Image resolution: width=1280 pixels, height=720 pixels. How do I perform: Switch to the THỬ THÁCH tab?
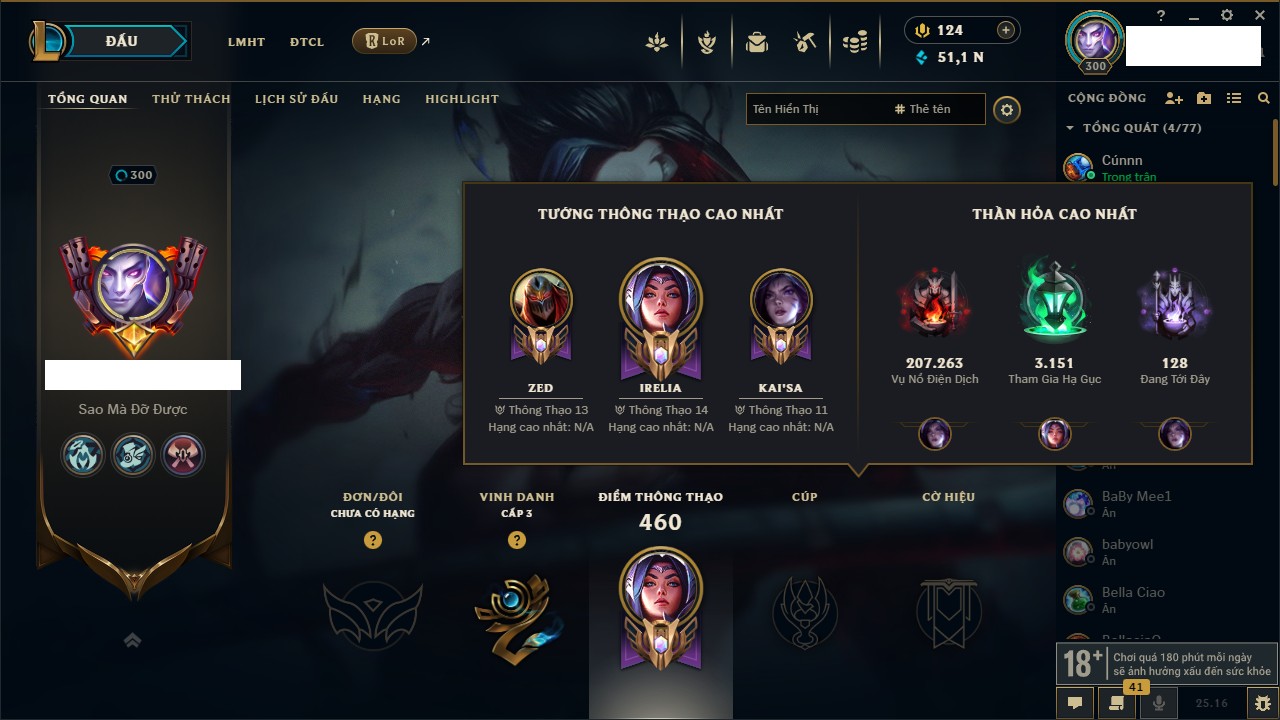[x=191, y=99]
